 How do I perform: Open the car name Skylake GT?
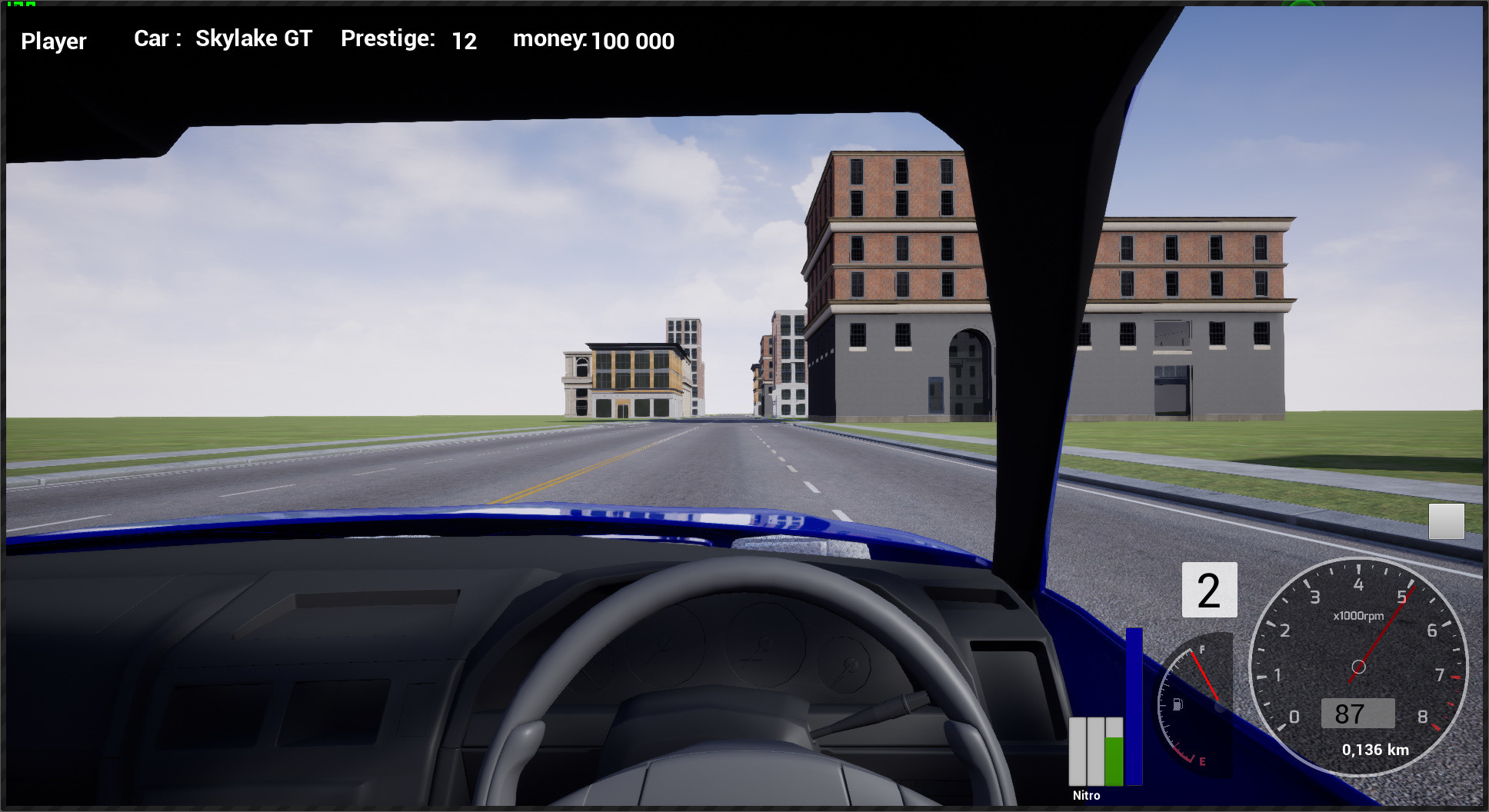pos(253,38)
